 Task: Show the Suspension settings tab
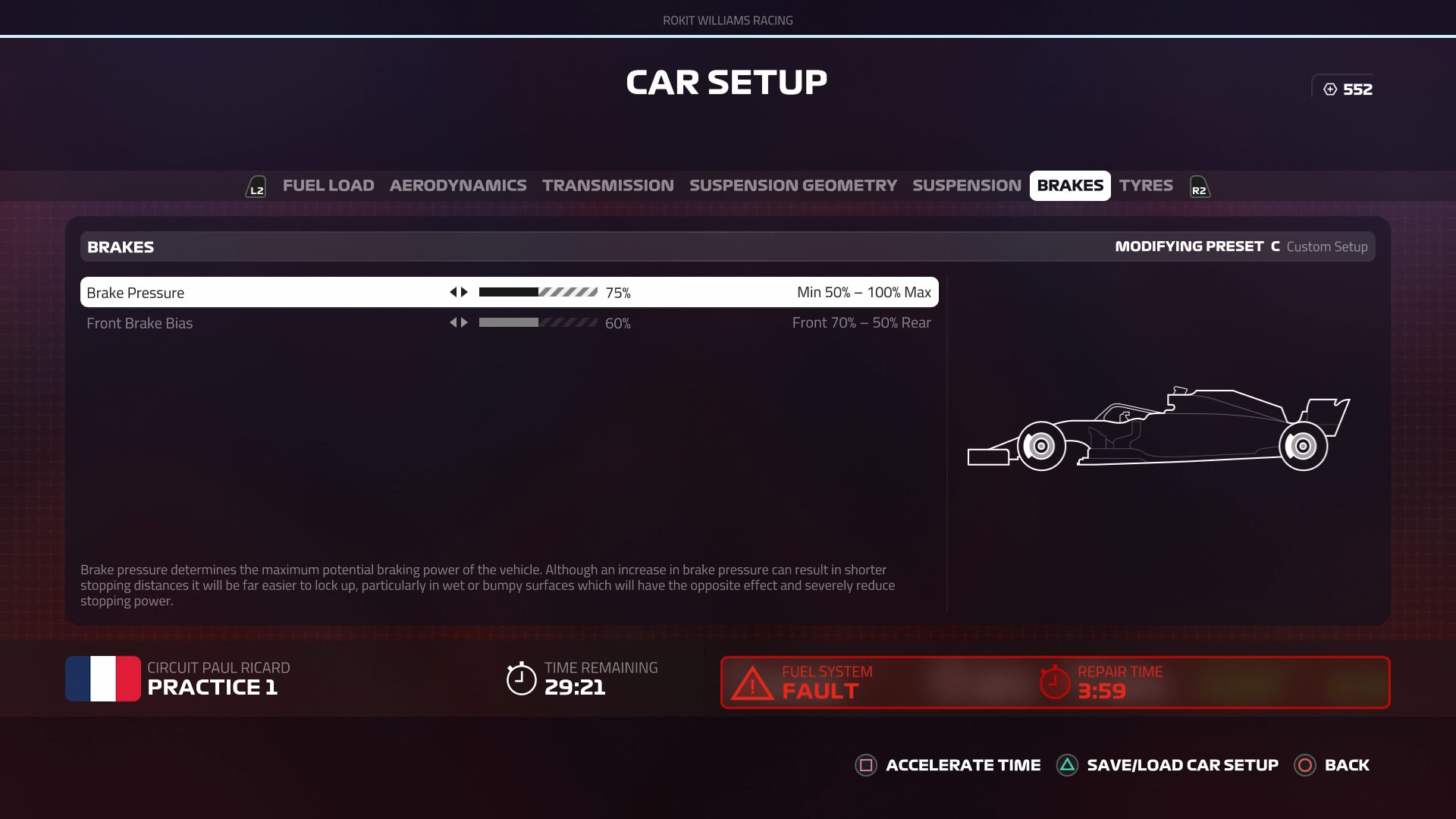point(966,186)
